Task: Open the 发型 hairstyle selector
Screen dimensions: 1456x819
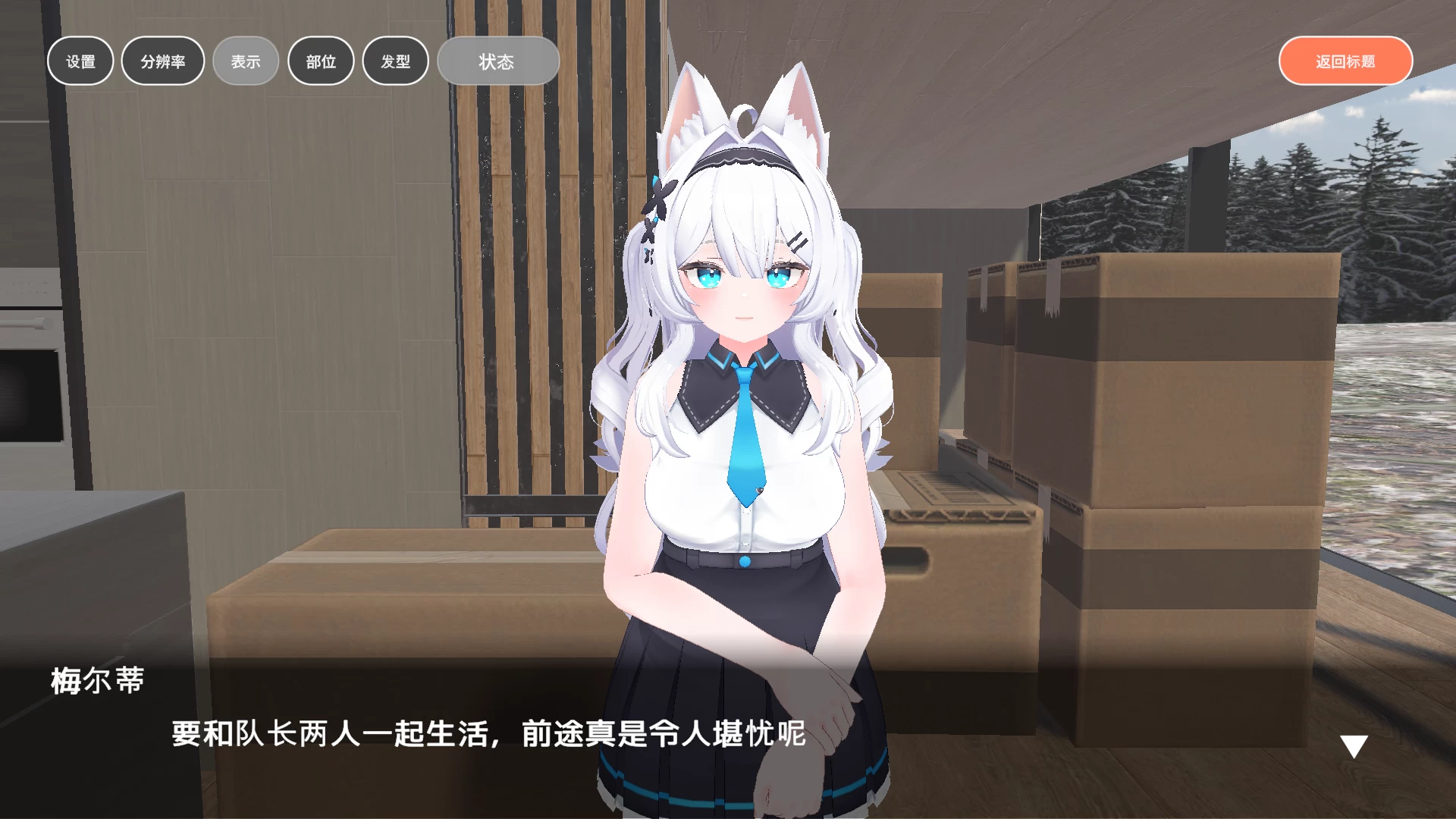Action: pos(395,61)
